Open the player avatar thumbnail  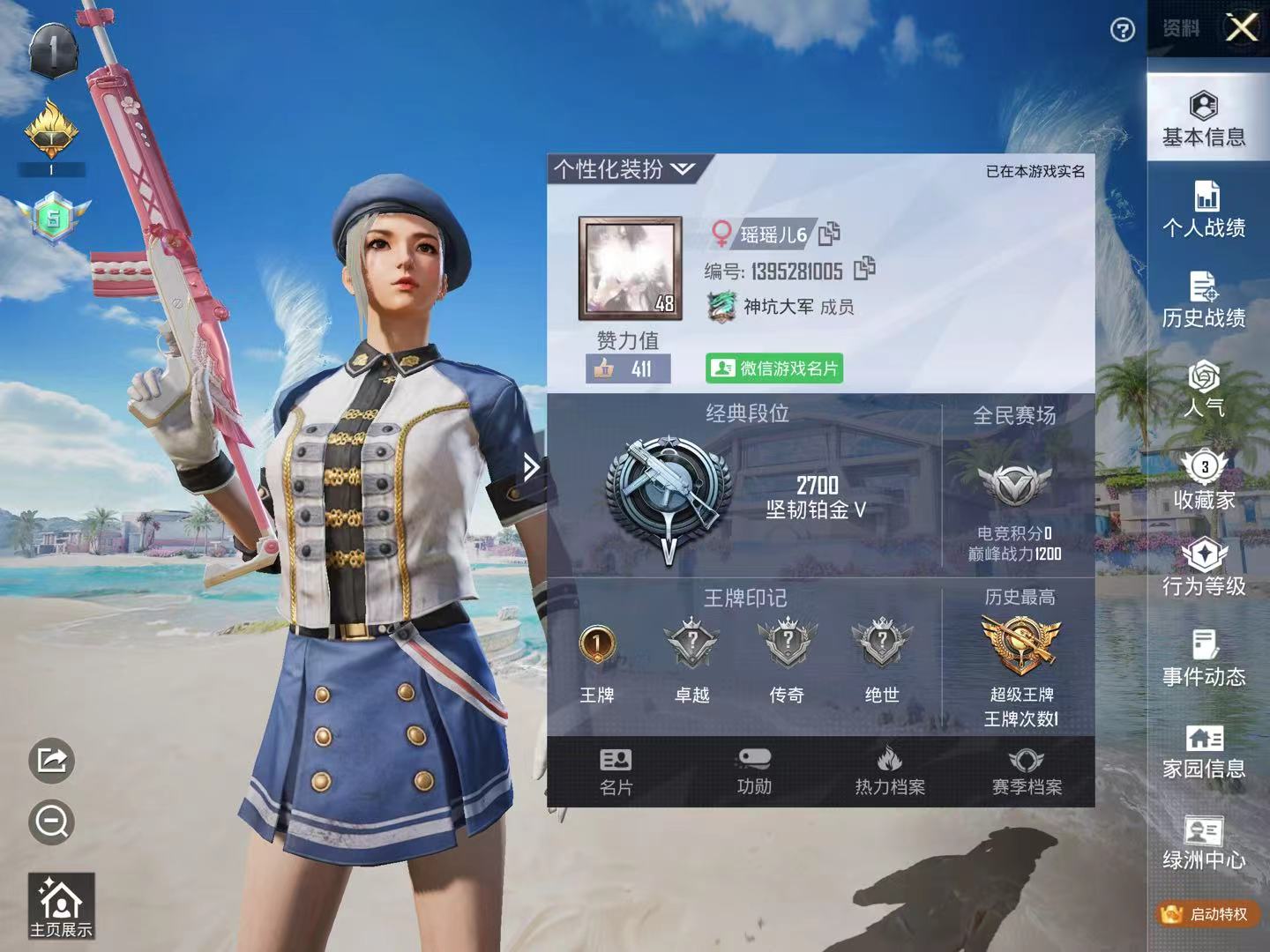click(628, 269)
